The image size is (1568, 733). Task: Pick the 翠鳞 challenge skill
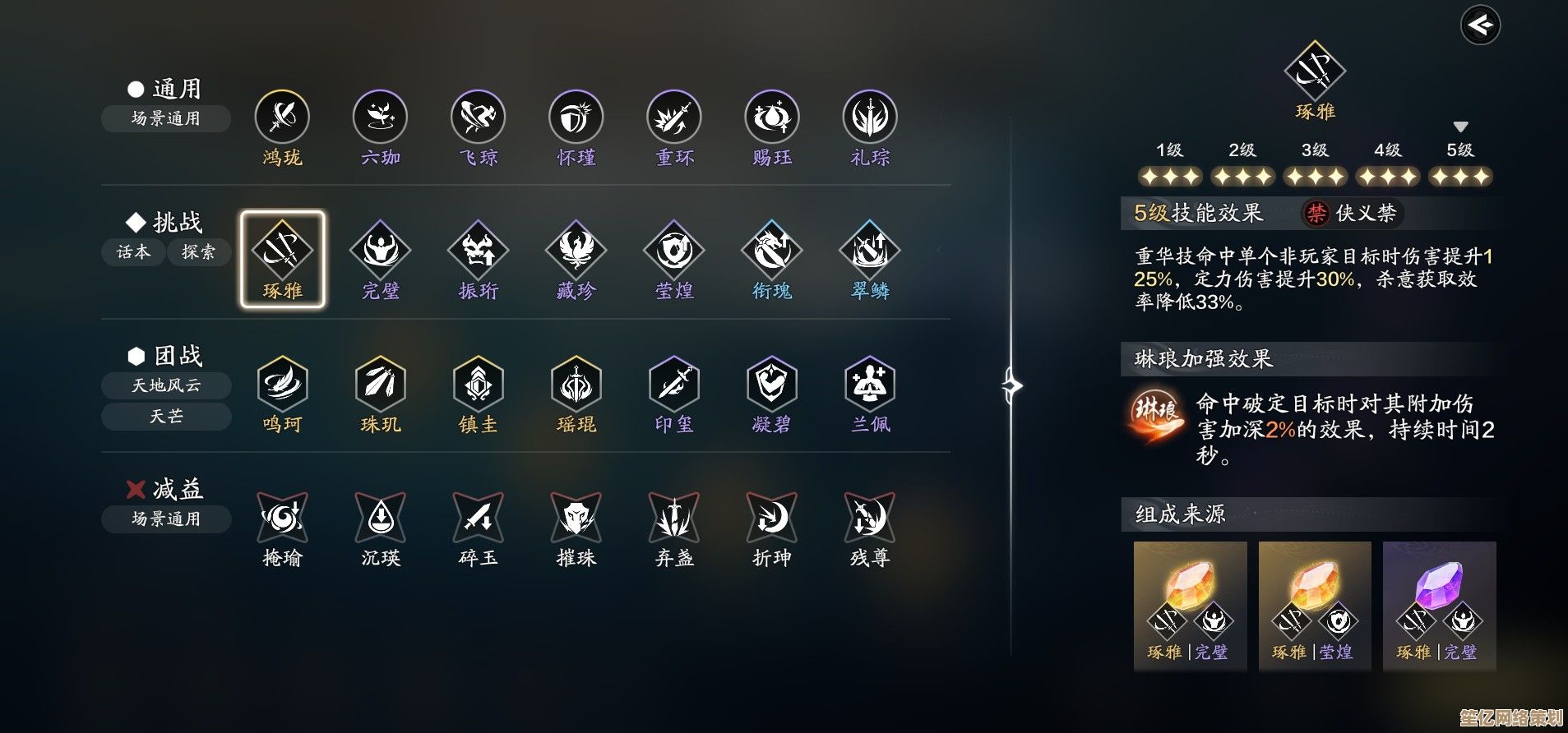(x=869, y=251)
